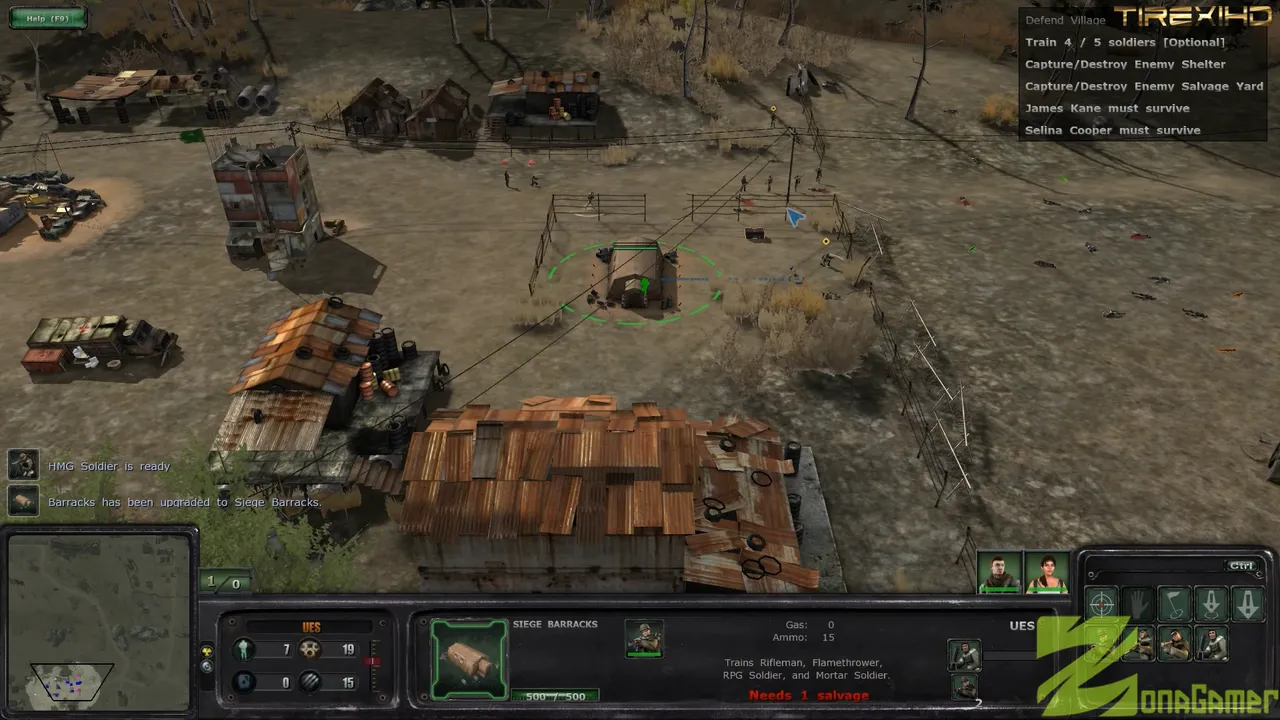This screenshot has height=720, width=1280.
Task: Train the RPG Soldier unit
Action: [x=1175, y=645]
